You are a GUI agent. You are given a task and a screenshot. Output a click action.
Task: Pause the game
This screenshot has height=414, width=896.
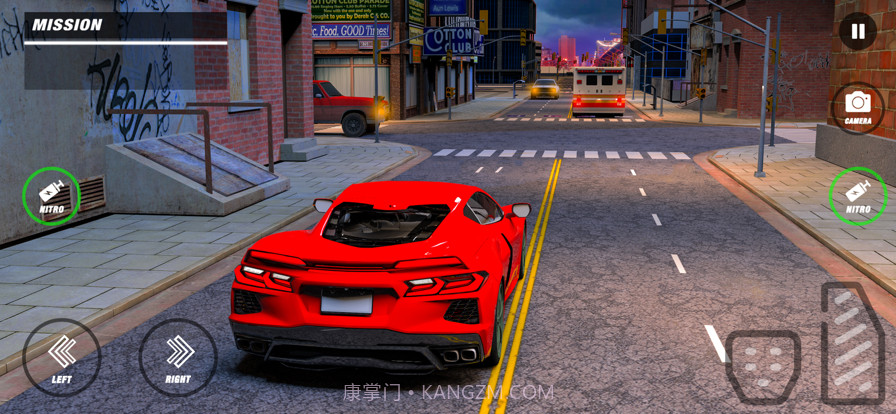click(857, 31)
